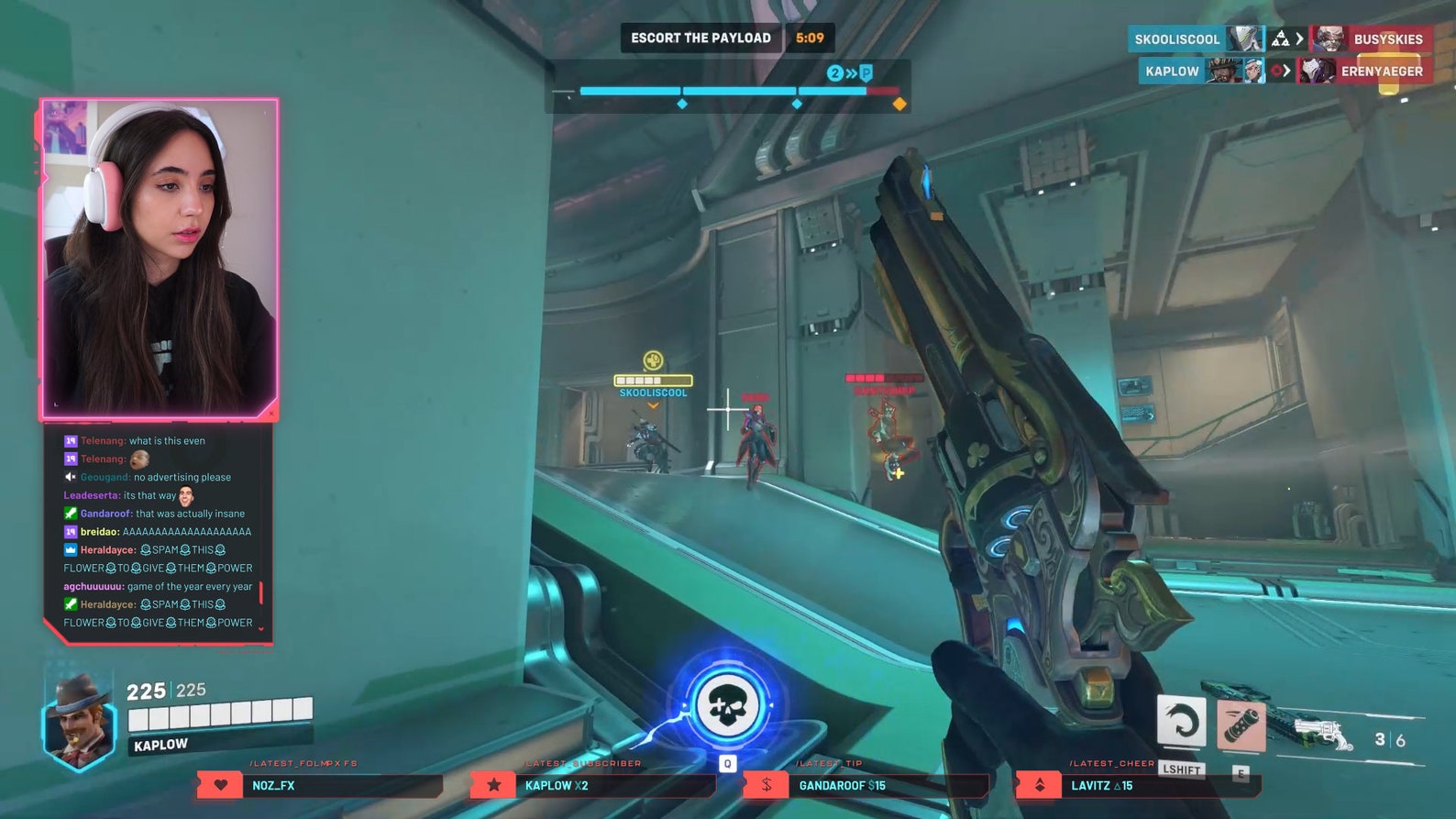
Task: Click Geougand's muted speaker badge in chat
Action: 70,477
